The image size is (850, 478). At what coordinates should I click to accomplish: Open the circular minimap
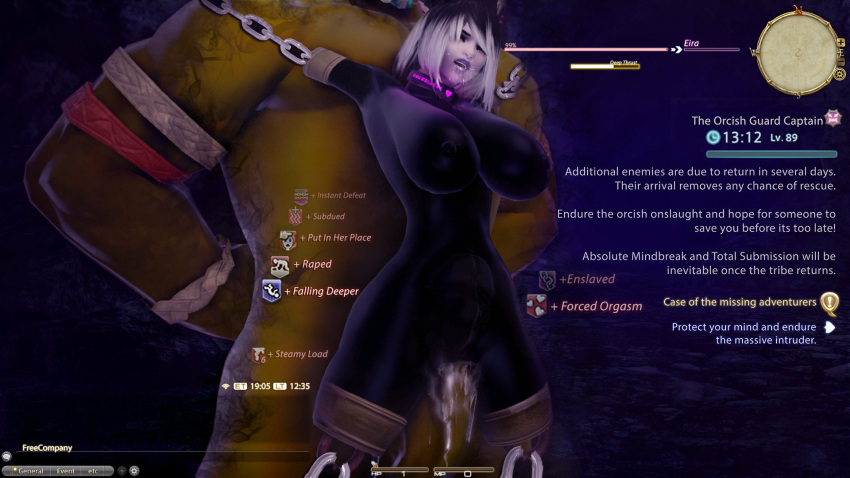click(x=794, y=49)
